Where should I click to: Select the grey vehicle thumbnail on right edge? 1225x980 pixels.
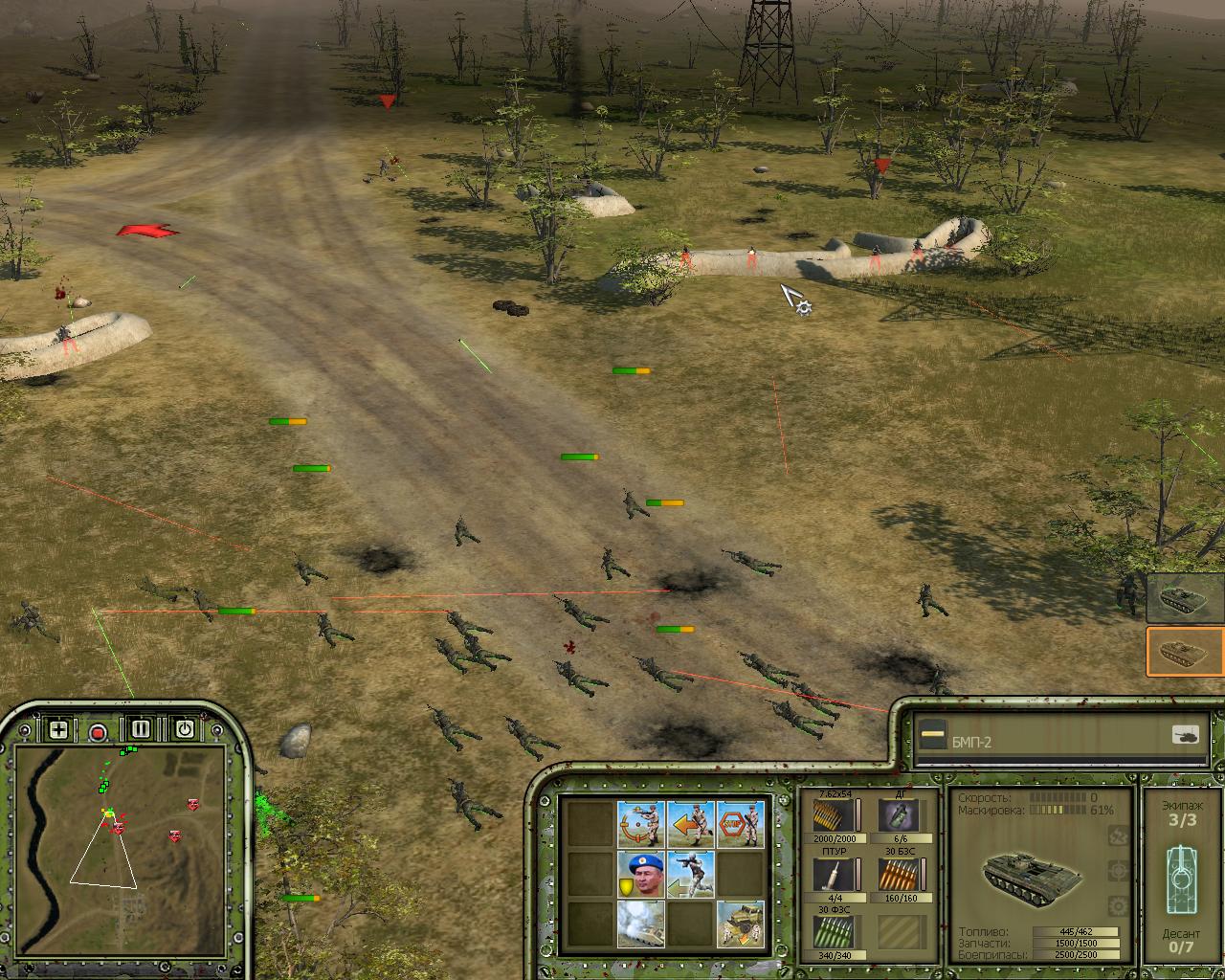click(1186, 597)
